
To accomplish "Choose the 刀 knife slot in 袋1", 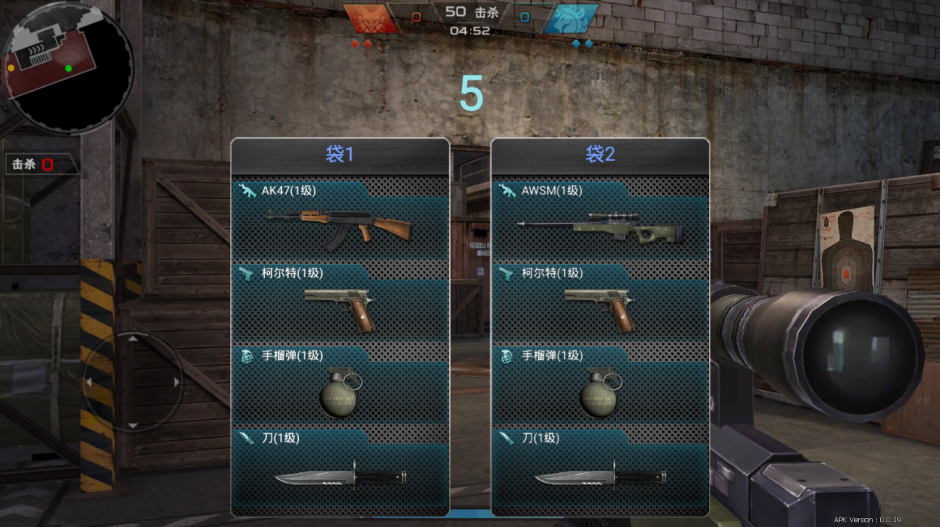I will [340, 470].
